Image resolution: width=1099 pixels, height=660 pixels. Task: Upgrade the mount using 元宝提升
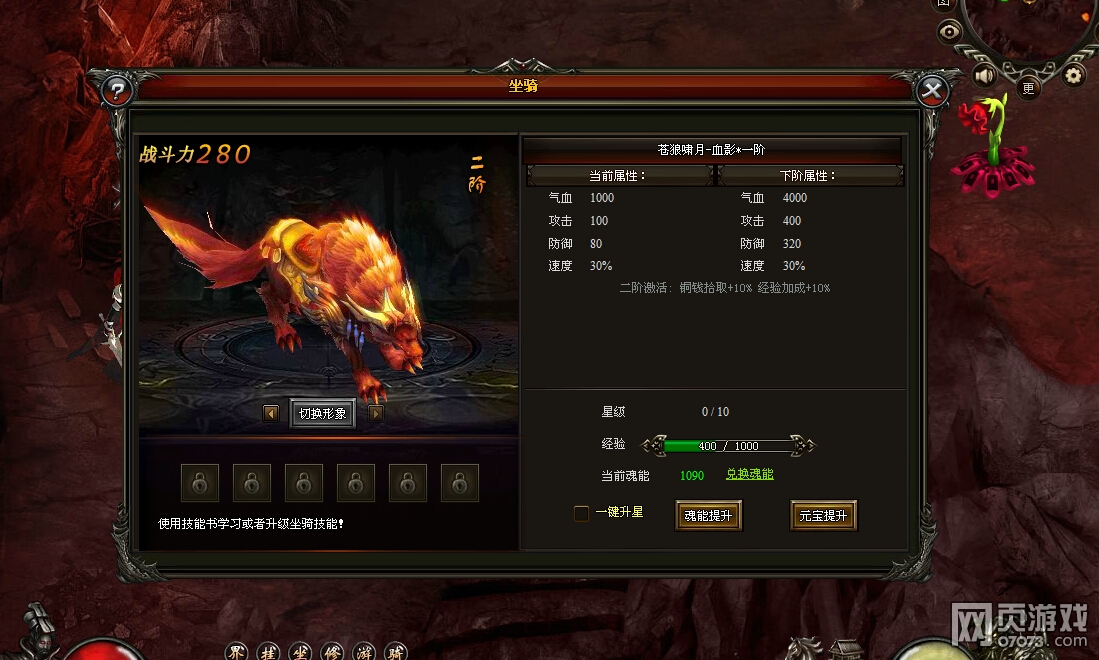click(x=823, y=516)
